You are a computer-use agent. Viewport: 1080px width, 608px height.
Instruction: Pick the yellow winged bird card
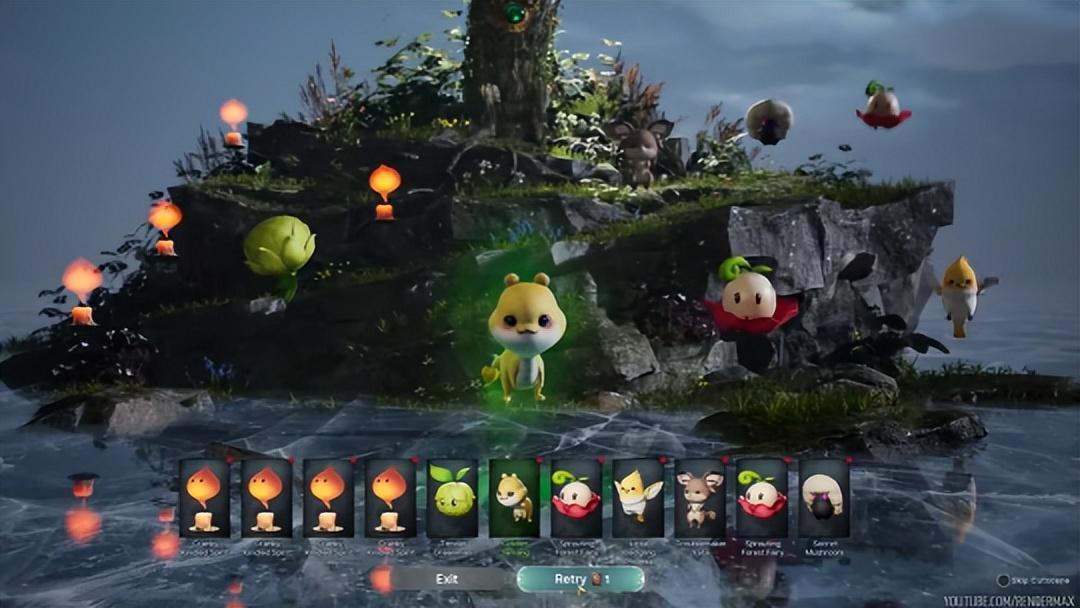pos(638,497)
